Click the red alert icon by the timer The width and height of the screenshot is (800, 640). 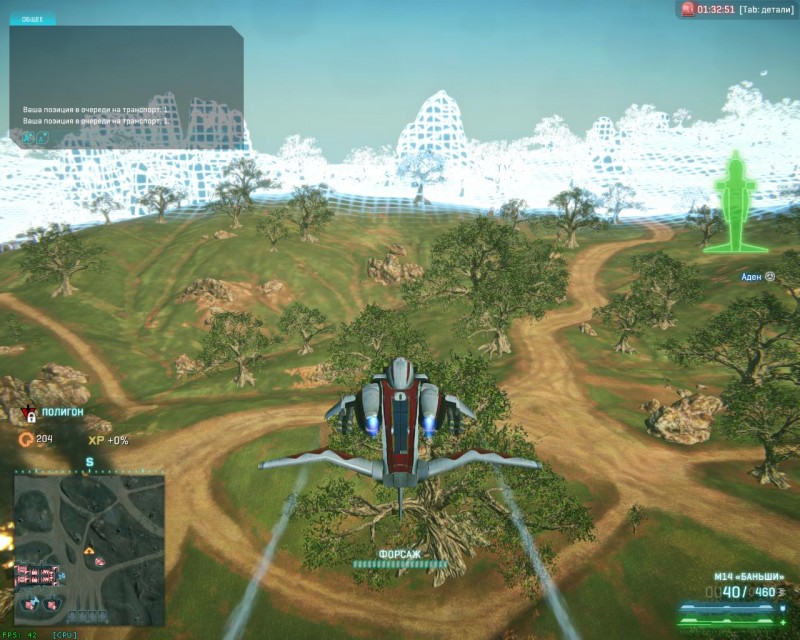687,9
